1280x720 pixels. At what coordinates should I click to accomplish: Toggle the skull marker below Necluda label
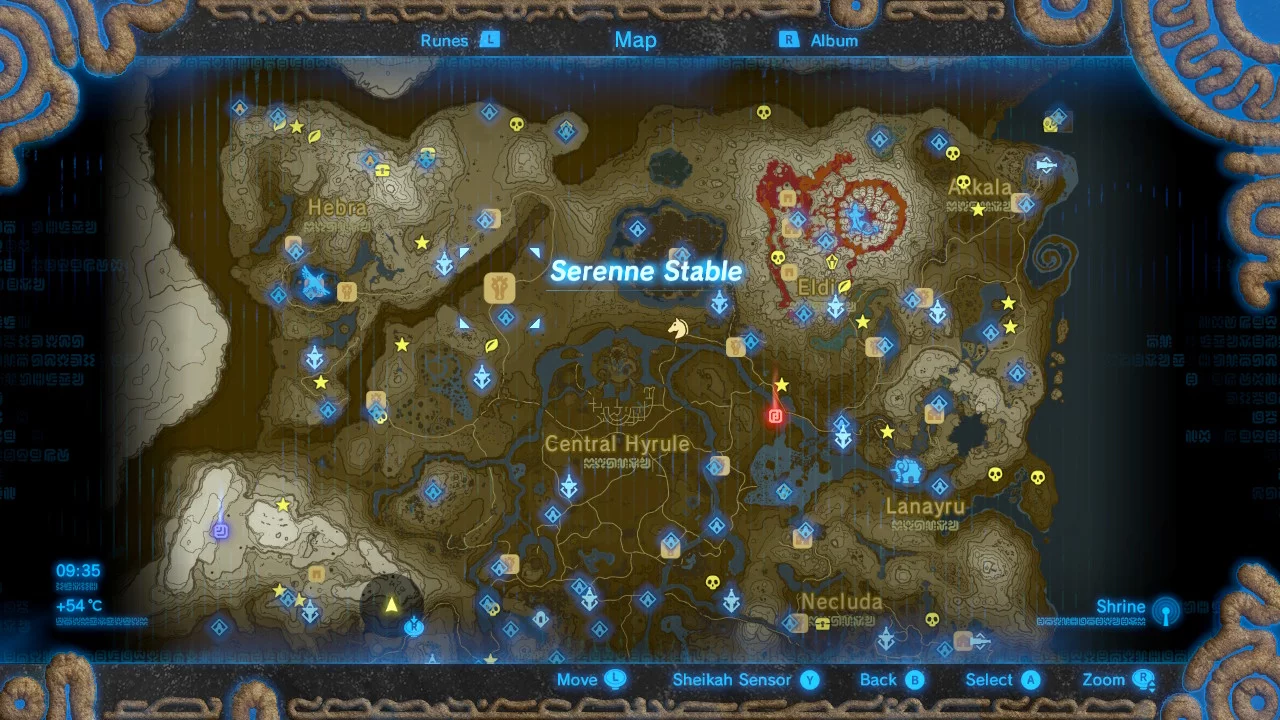[x=932, y=620]
